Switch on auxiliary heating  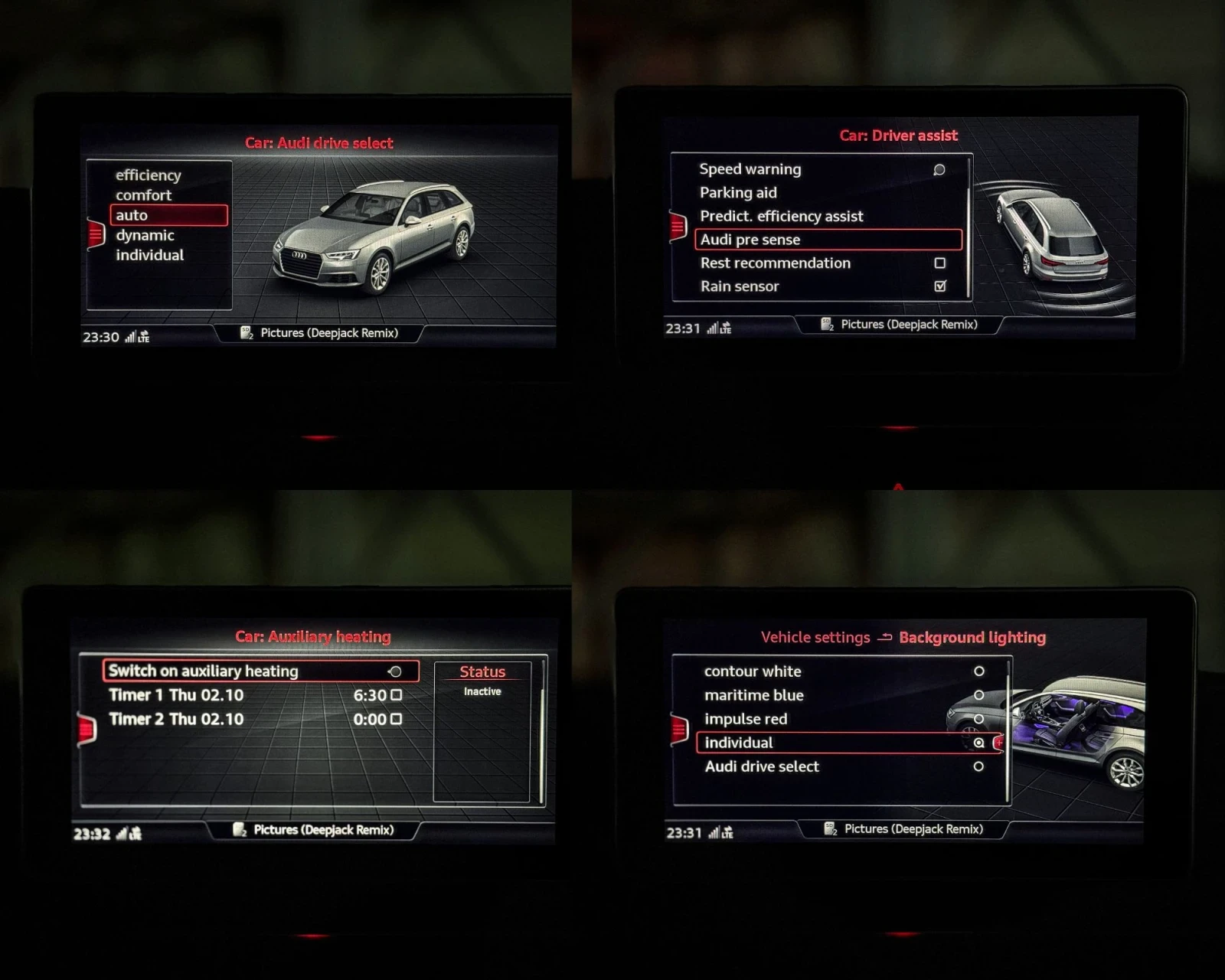pyautogui.click(x=260, y=671)
